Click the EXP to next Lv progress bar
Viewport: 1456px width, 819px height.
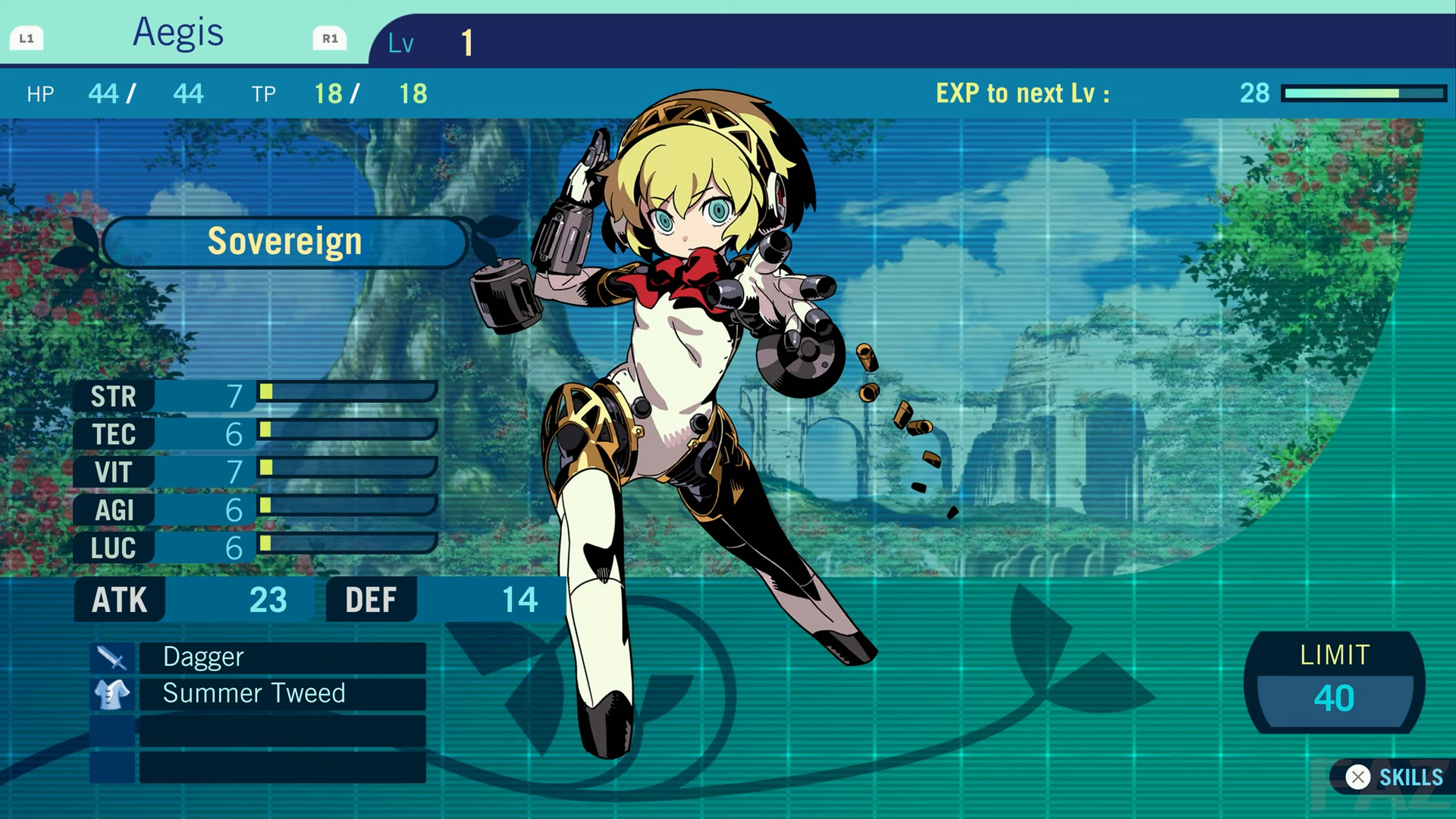click(1365, 94)
